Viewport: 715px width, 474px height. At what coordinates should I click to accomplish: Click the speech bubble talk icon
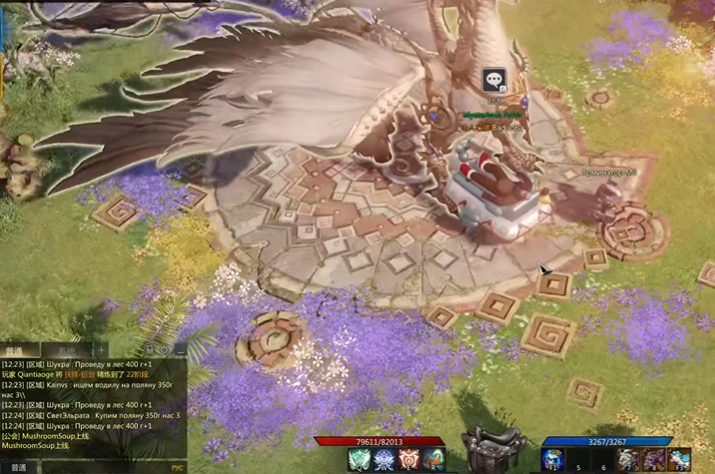492,81
